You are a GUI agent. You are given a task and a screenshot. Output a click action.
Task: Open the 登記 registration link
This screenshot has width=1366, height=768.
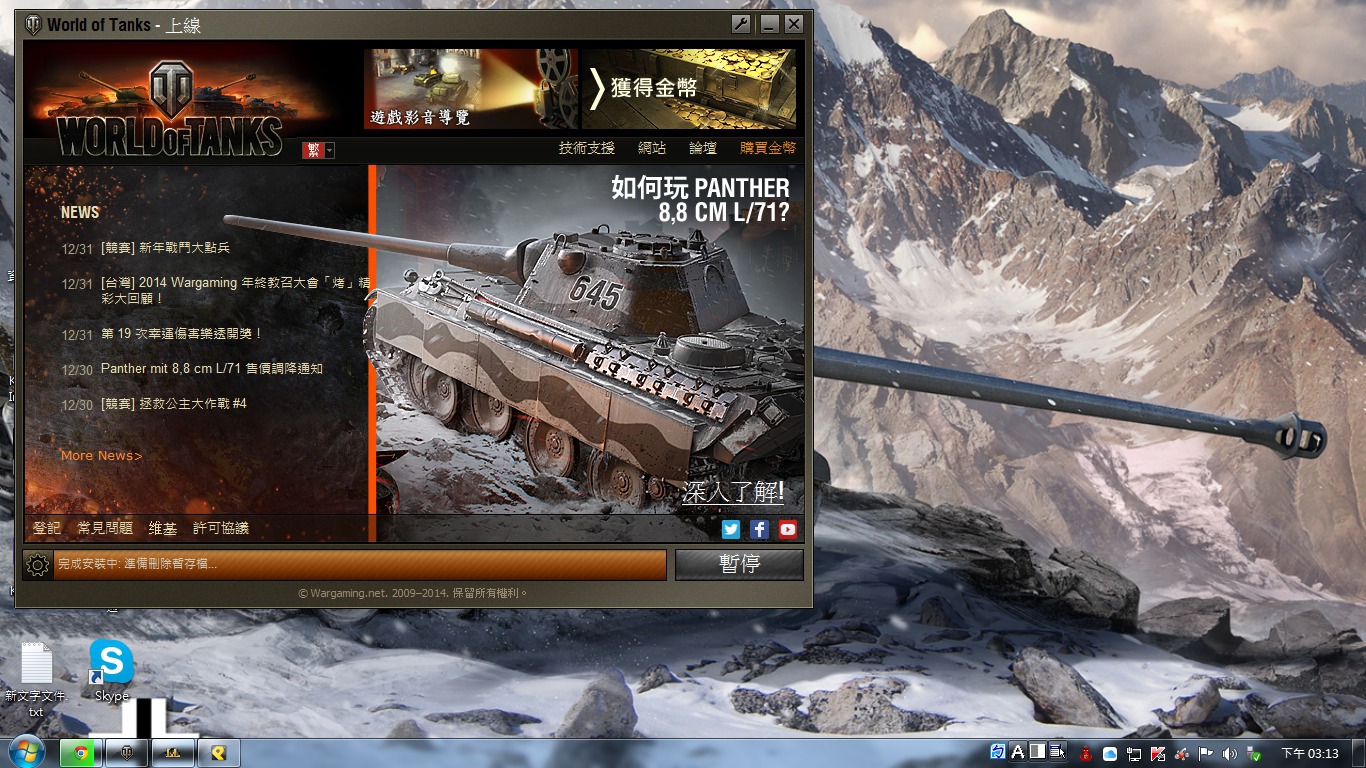47,528
